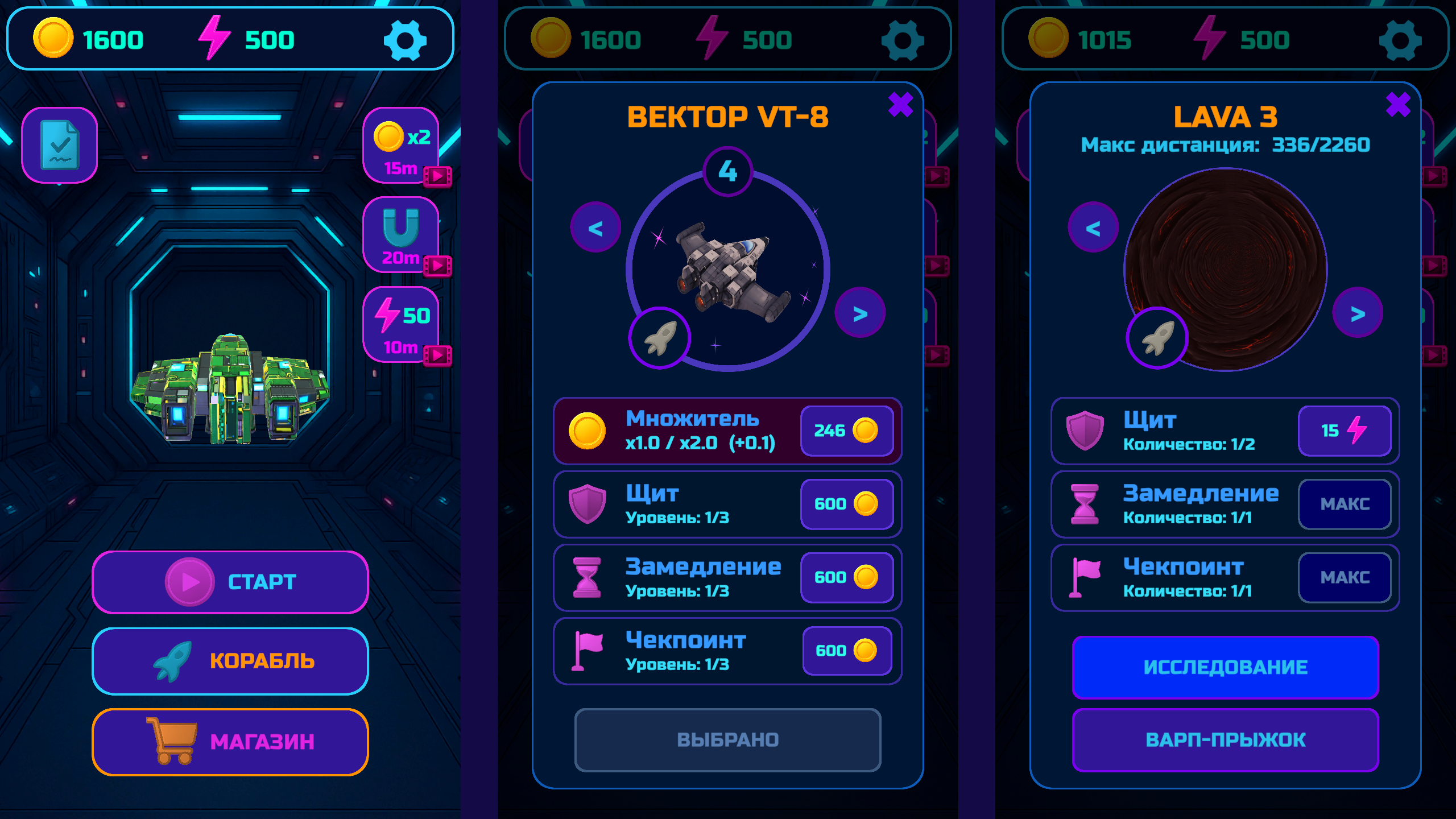Buy the Щит shield for 15 energy on LAVA 3

click(x=1345, y=431)
